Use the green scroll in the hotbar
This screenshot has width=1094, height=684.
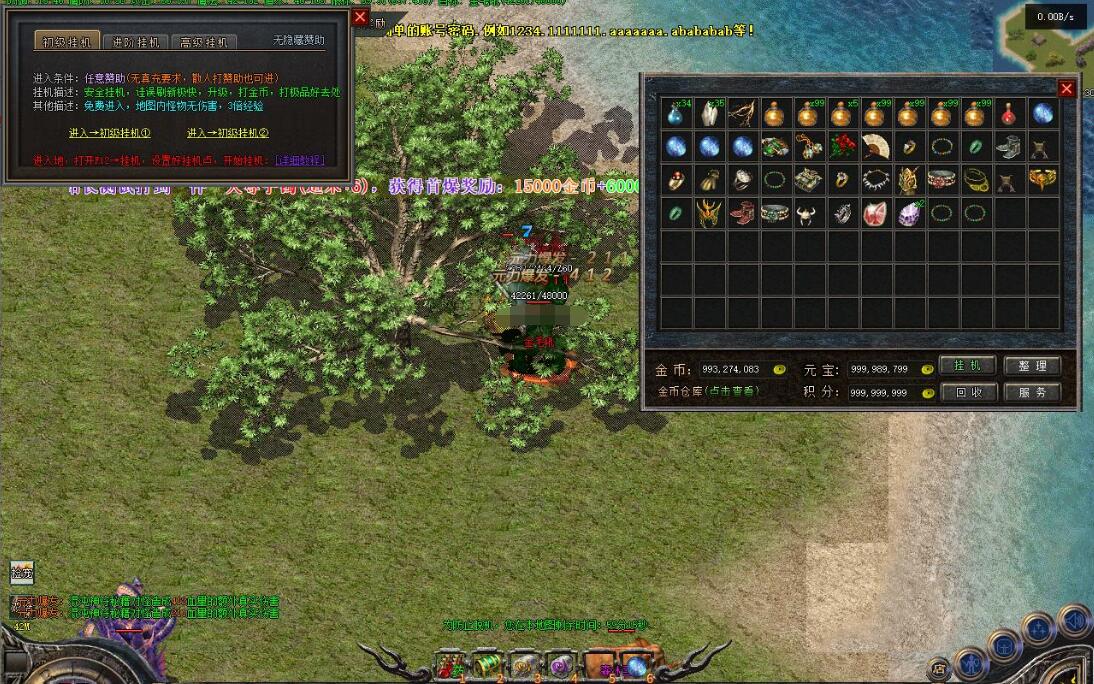point(488,662)
